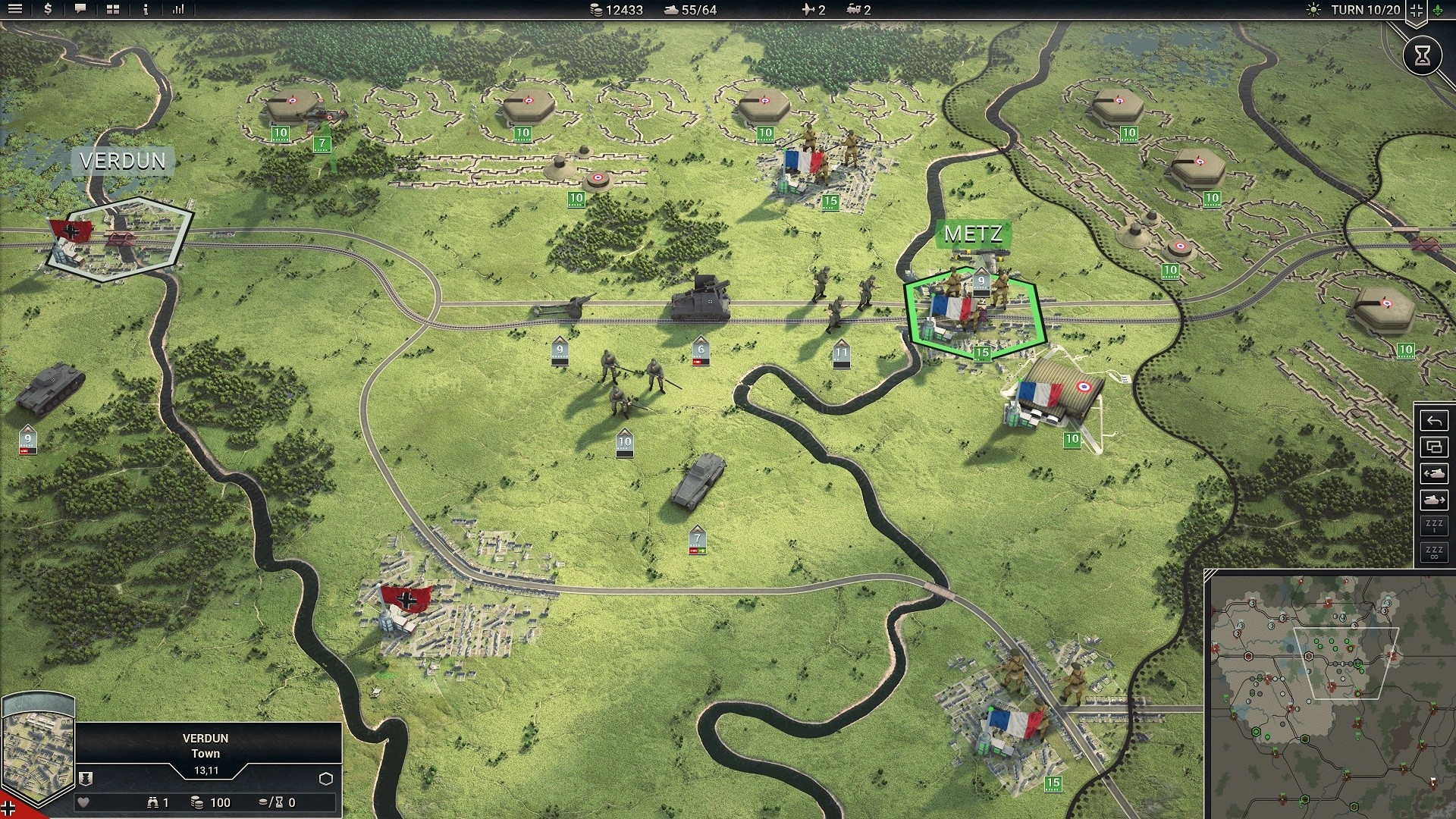The width and height of the screenshot is (1456, 819).
Task: Open the main menu with the hamburger icon
Action: [x=15, y=9]
